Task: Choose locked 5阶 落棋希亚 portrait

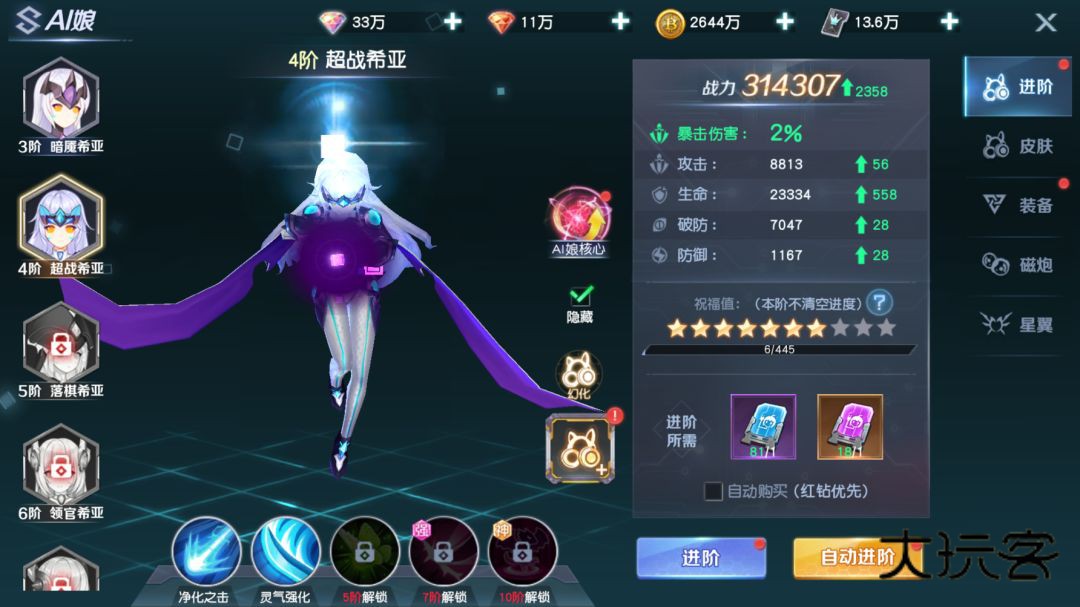Action: point(61,346)
